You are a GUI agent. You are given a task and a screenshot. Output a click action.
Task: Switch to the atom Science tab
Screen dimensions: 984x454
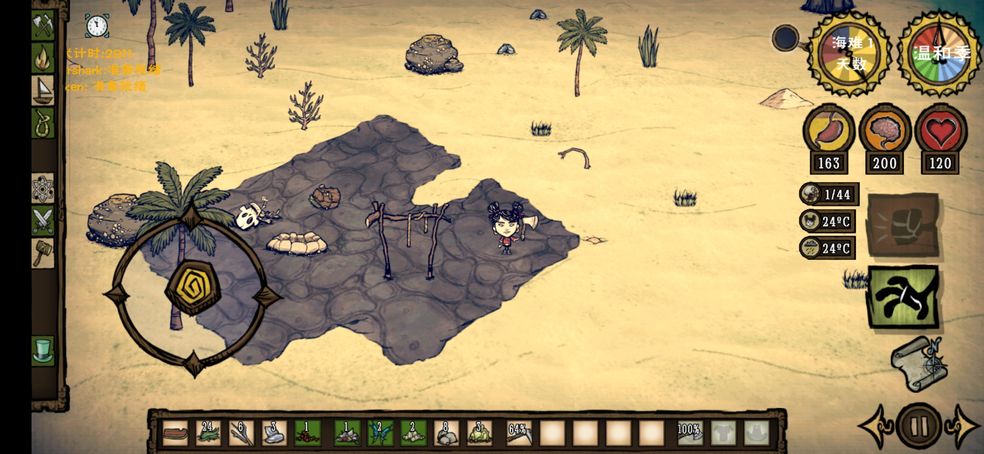pyautogui.click(x=43, y=188)
